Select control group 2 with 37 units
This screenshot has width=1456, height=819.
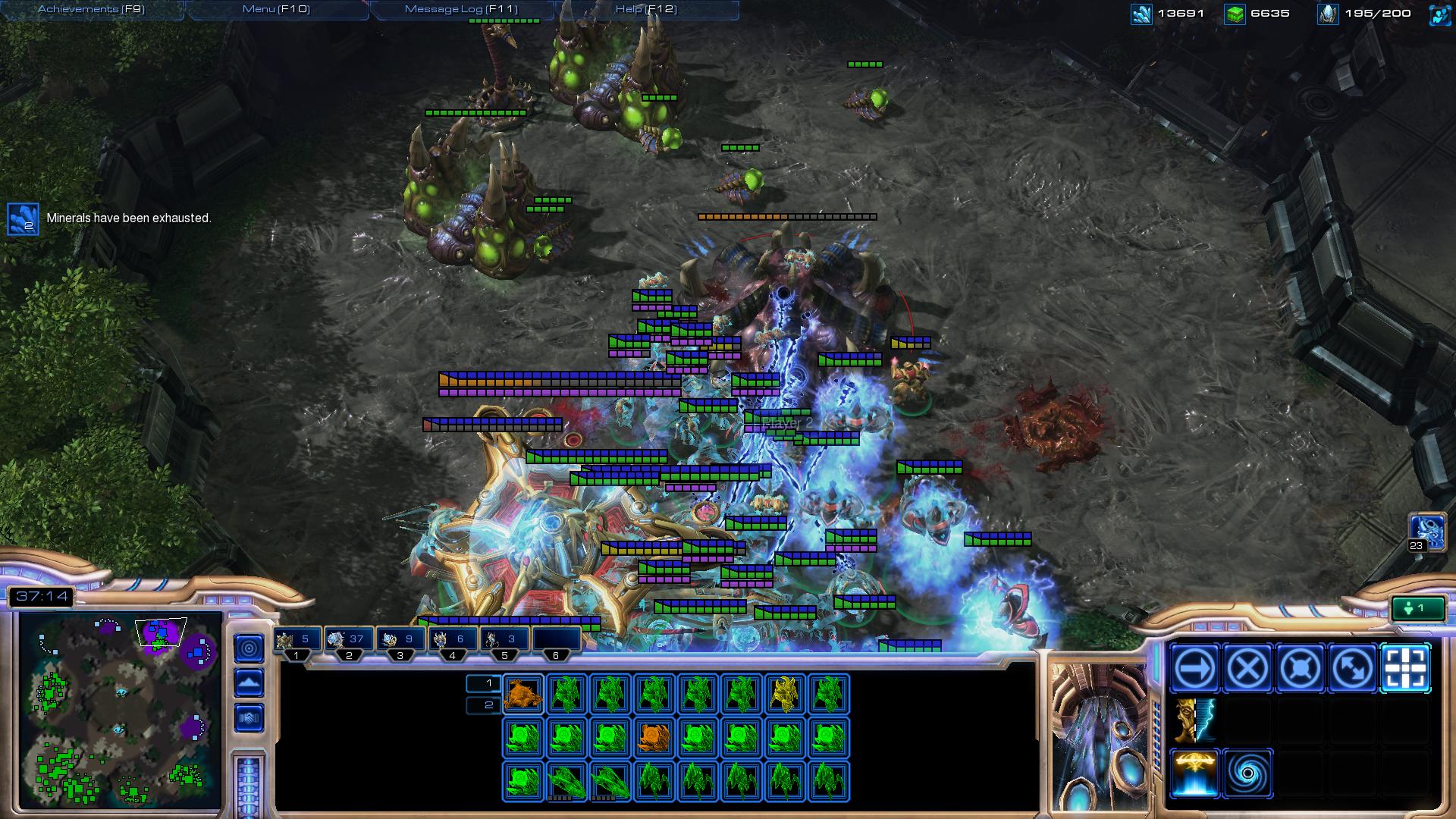click(x=347, y=640)
